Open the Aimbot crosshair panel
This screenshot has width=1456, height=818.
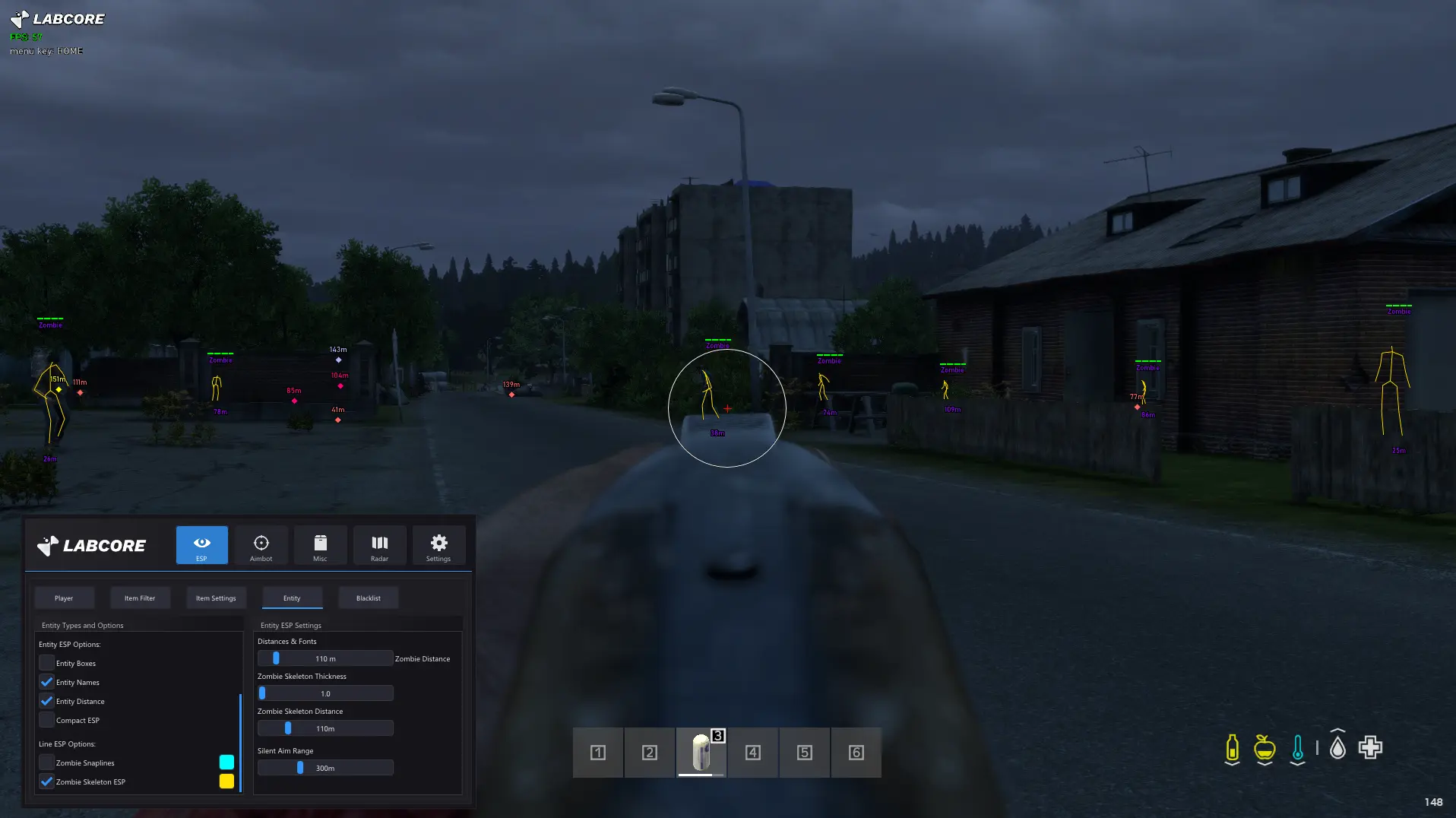tap(261, 544)
